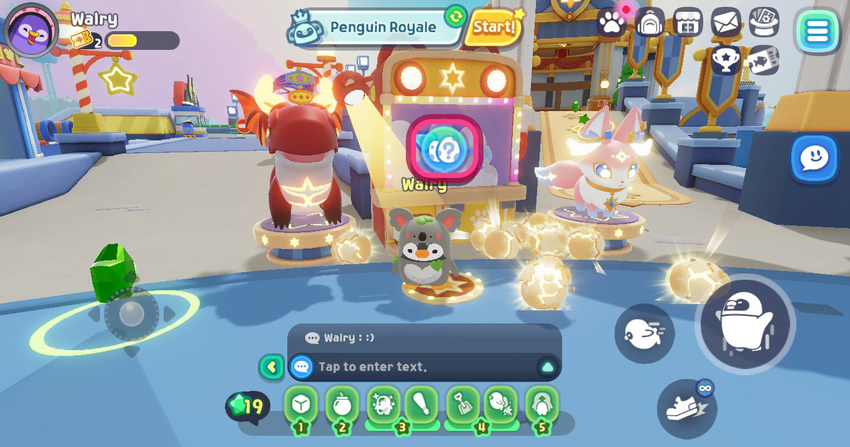Tap the chat text entry field
The image size is (850, 447).
[x=410, y=367]
